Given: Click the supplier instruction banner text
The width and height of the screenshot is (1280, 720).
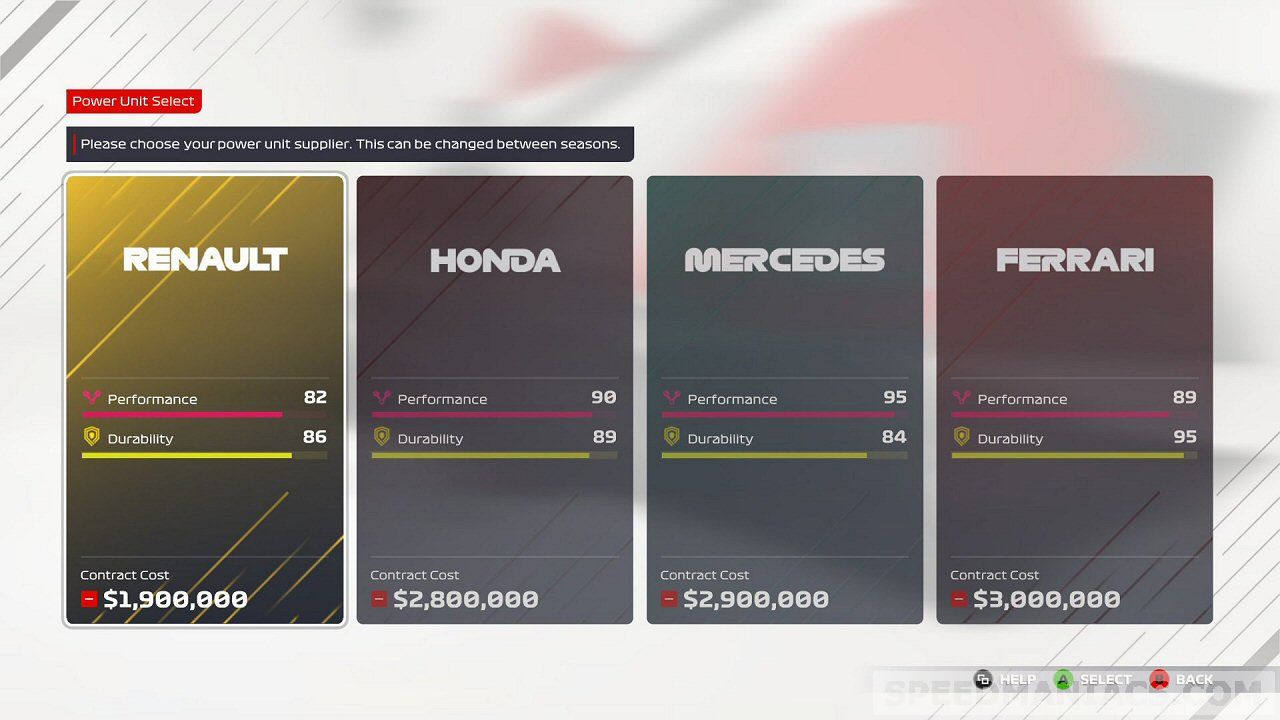Looking at the screenshot, I should [x=350, y=144].
